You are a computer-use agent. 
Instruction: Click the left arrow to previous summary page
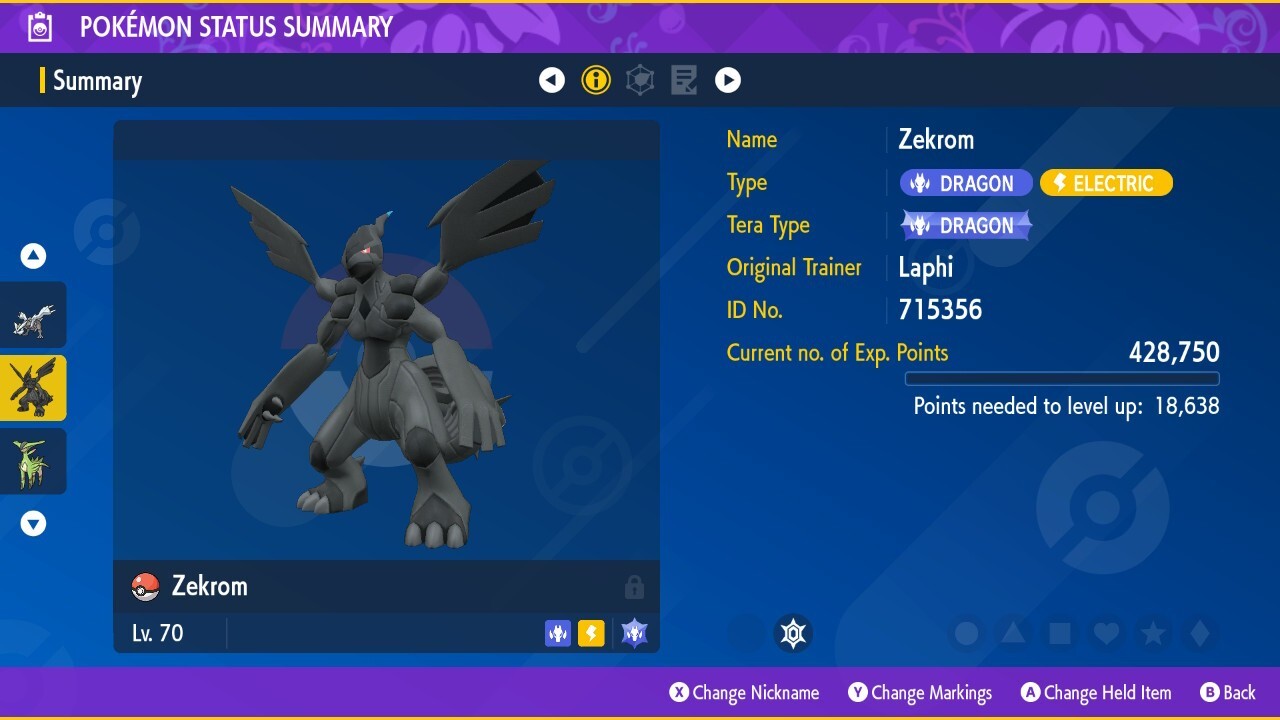552,80
